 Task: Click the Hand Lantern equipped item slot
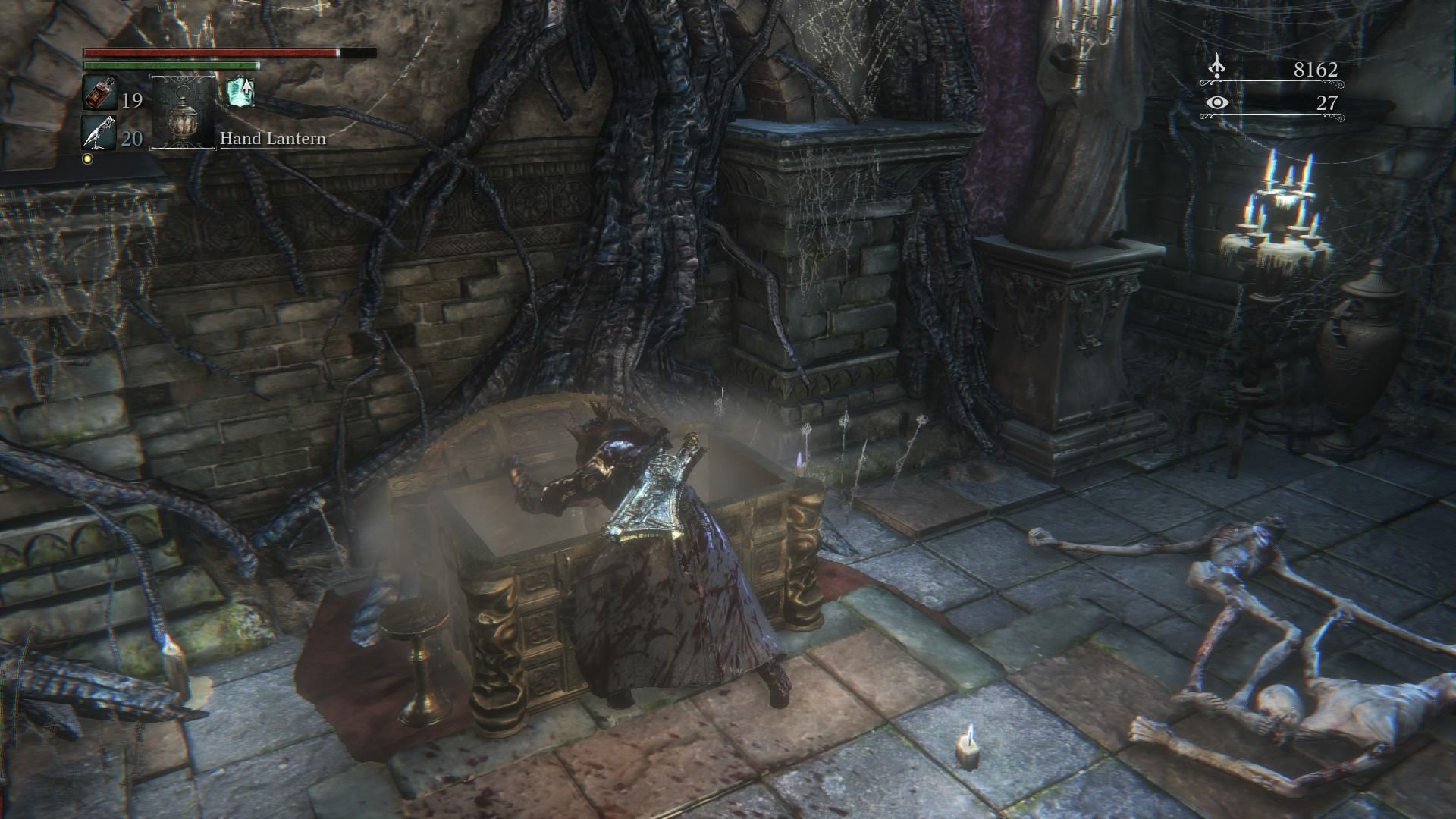tap(182, 114)
